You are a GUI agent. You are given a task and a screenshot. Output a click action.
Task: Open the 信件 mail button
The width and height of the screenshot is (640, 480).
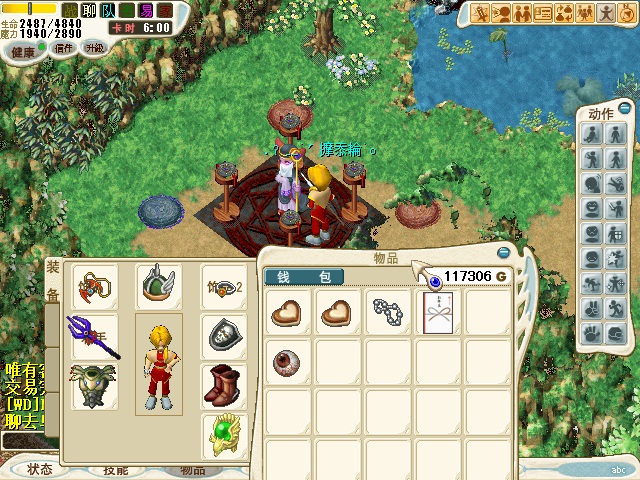63,48
